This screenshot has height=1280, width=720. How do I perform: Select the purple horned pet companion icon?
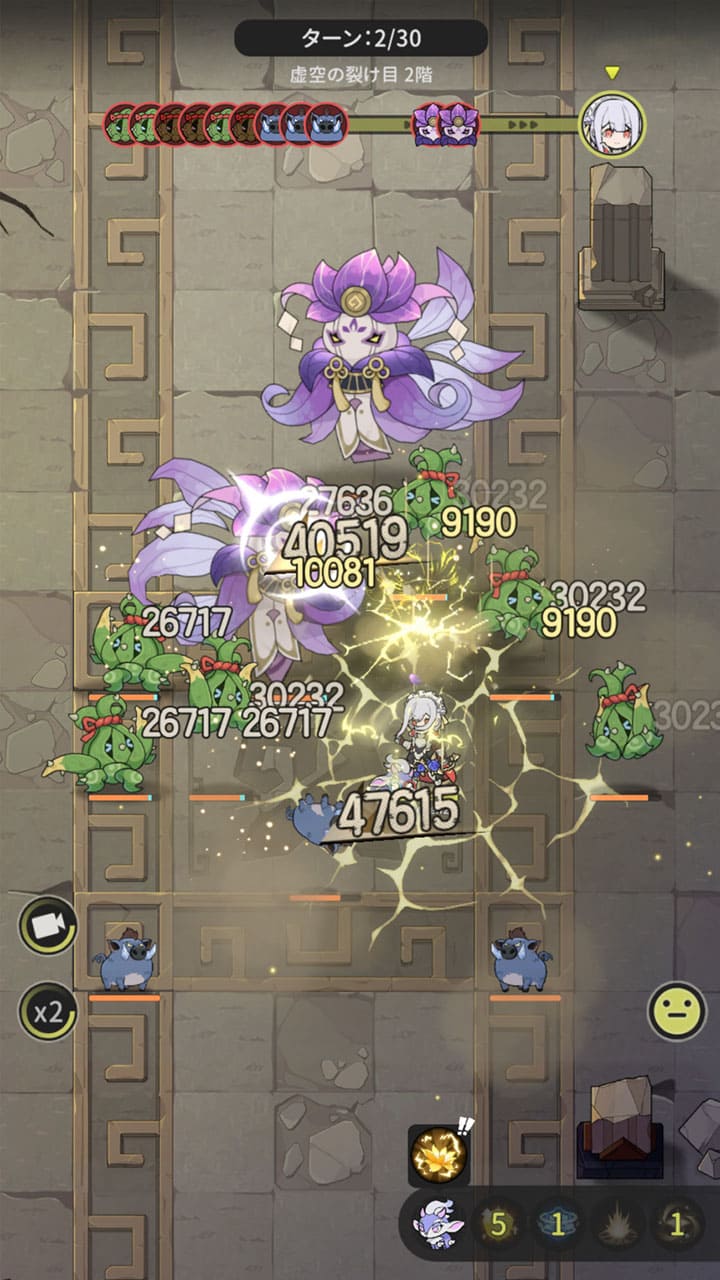[436, 1226]
